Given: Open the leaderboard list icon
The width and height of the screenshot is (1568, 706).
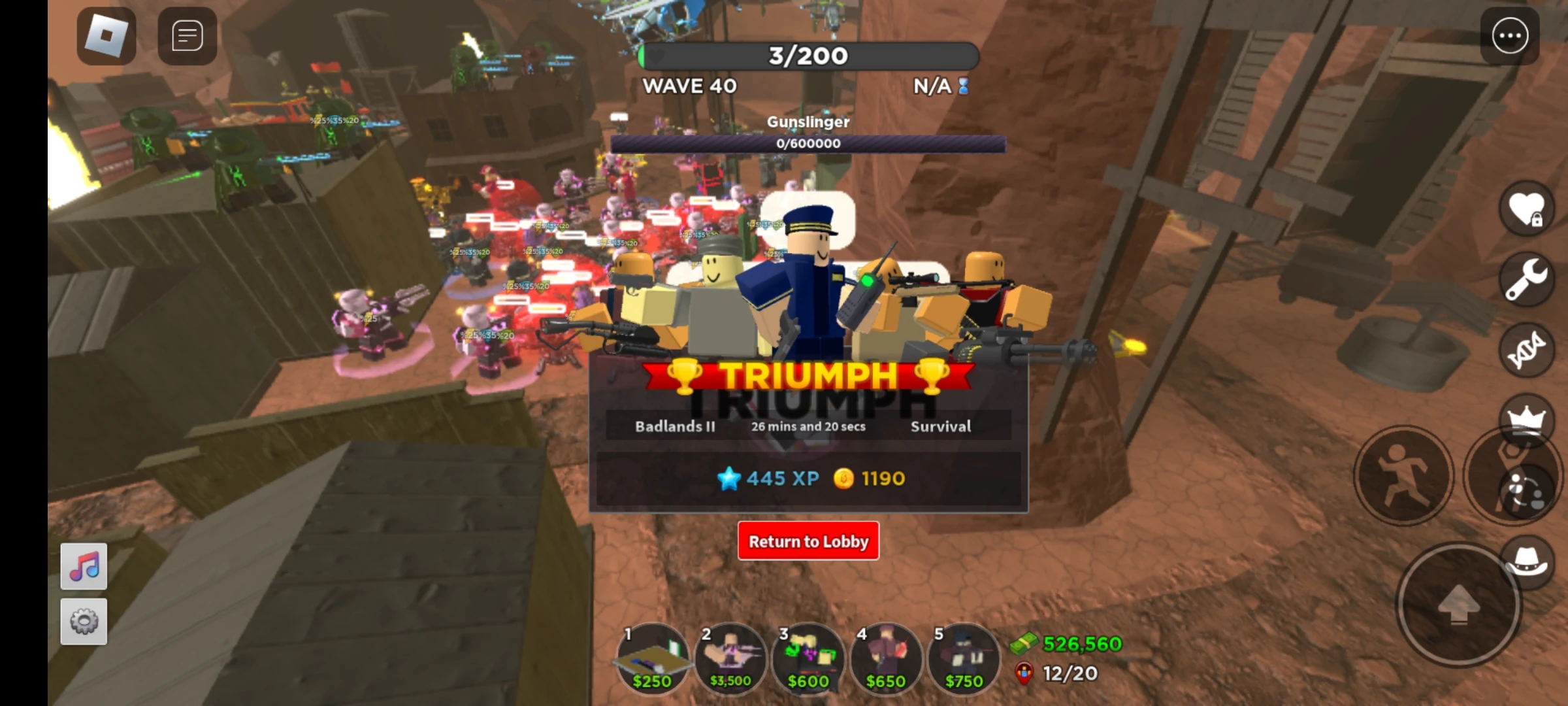Looking at the screenshot, I should (186, 36).
